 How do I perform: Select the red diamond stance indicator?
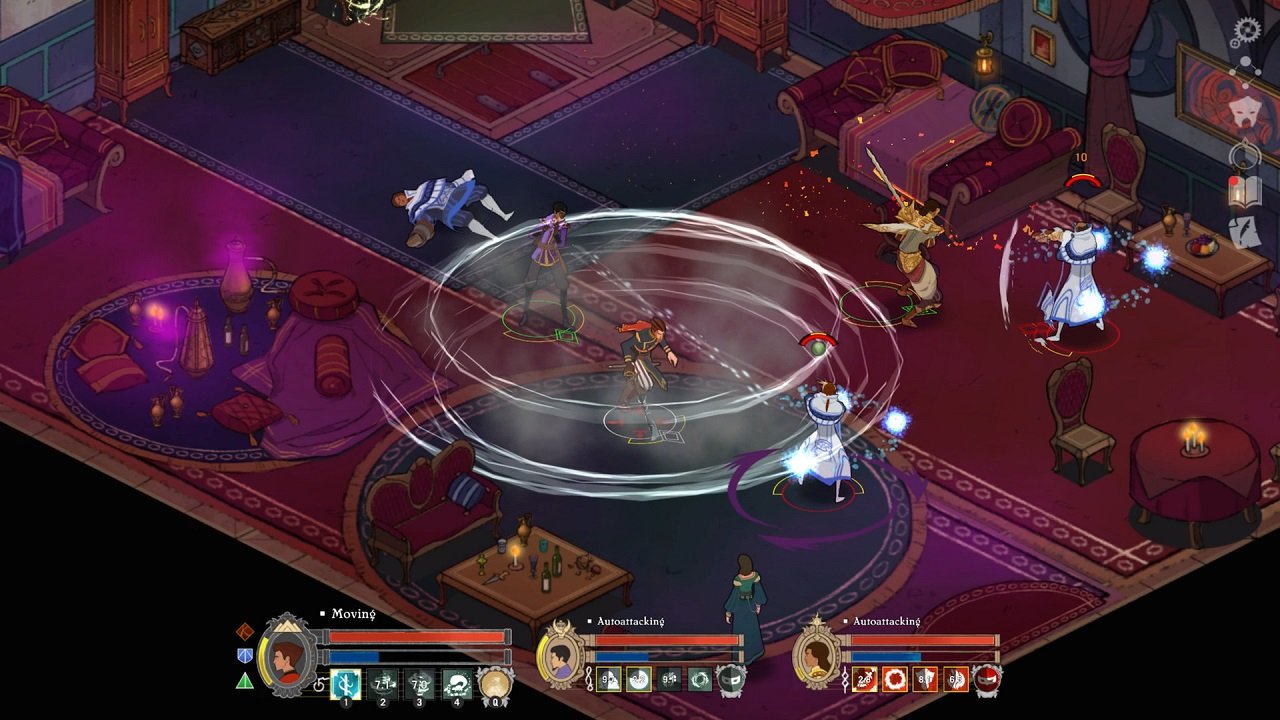pyautogui.click(x=243, y=631)
